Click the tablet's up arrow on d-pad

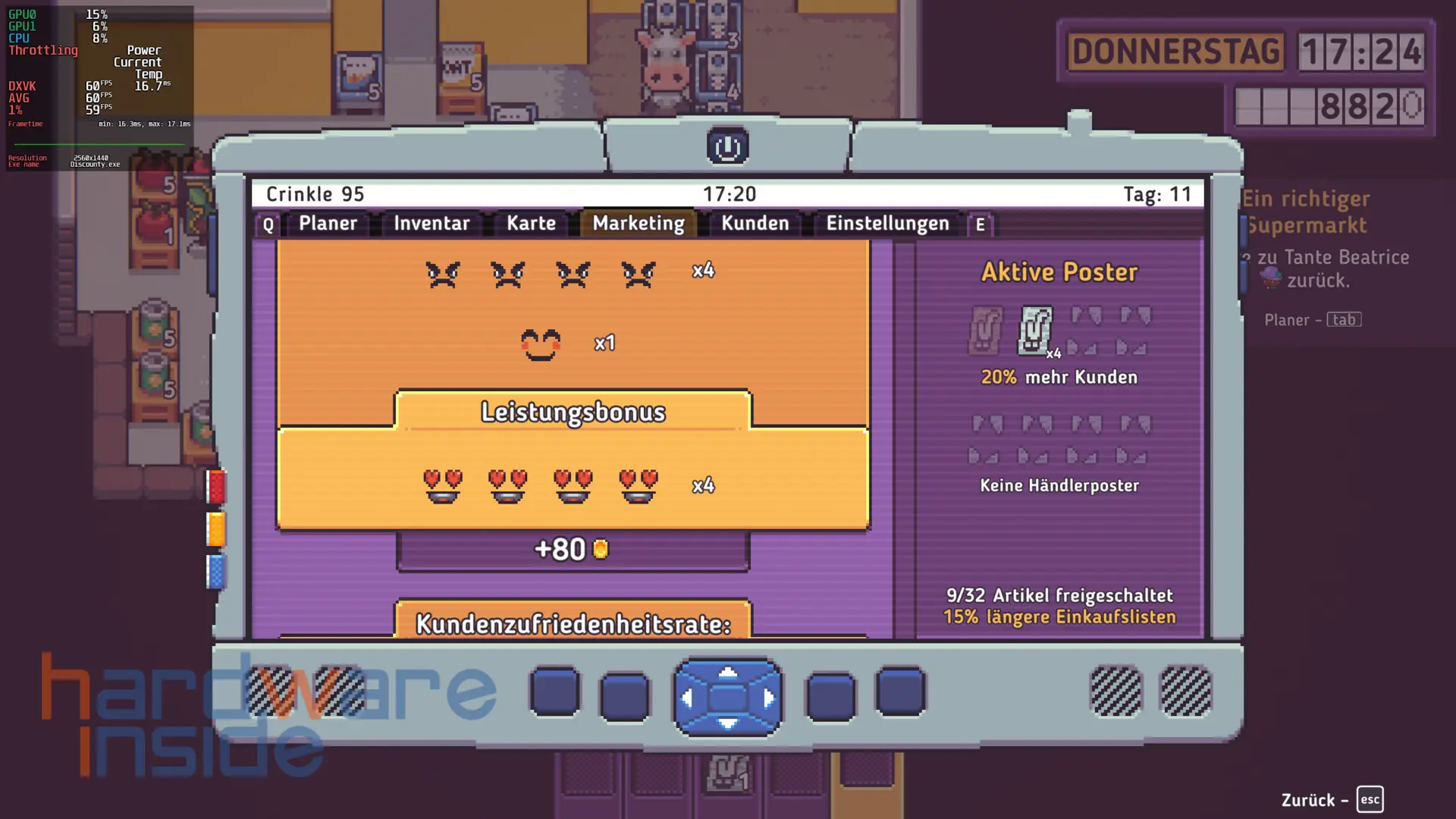tap(727, 672)
